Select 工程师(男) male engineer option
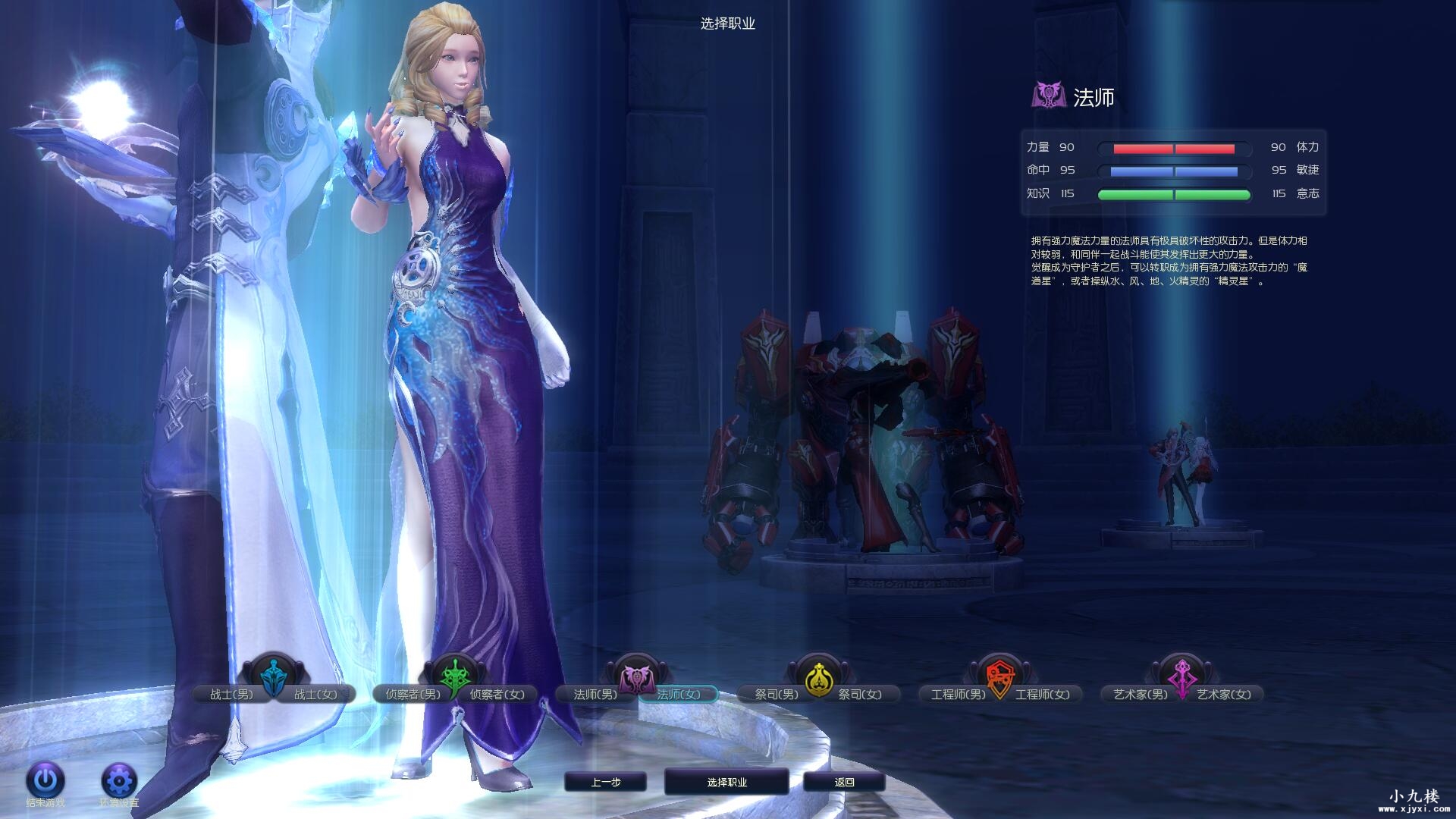 pyautogui.click(x=960, y=693)
